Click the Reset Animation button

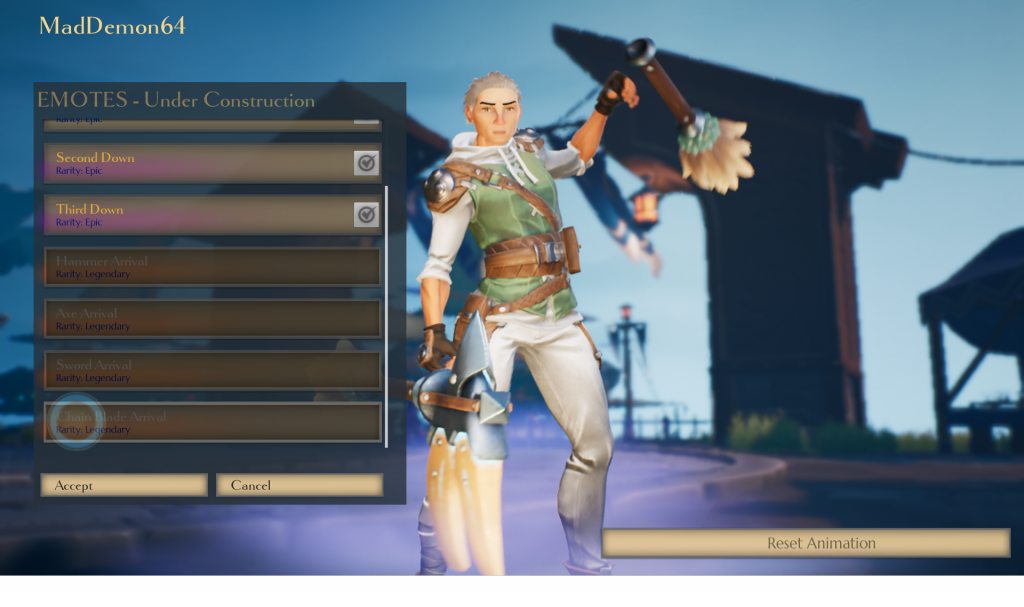[806, 543]
